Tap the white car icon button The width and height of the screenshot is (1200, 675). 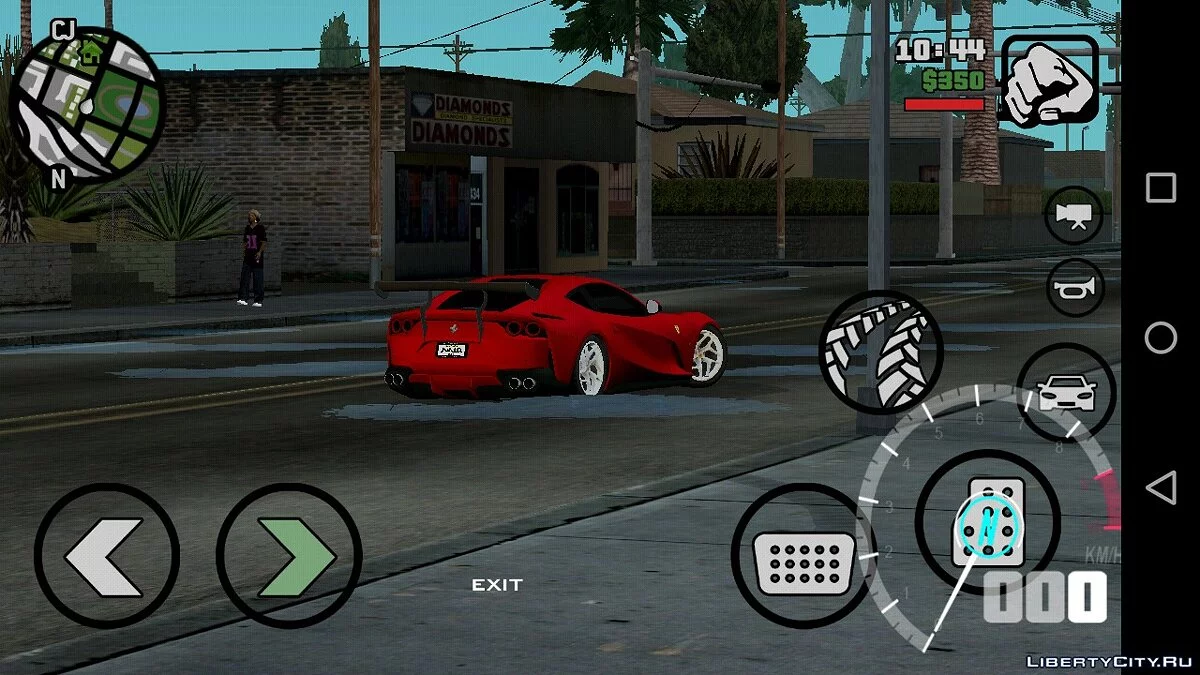(1066, 392)
